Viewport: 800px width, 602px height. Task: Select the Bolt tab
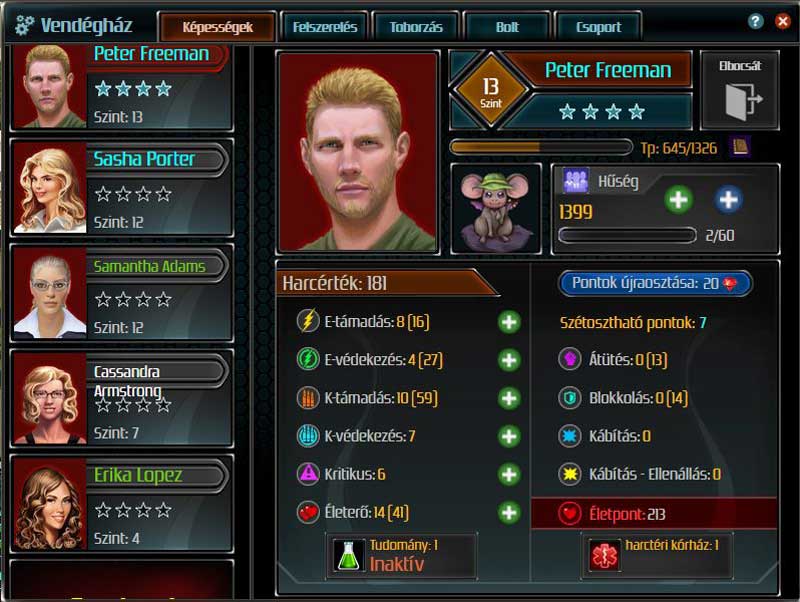(507, 27)
